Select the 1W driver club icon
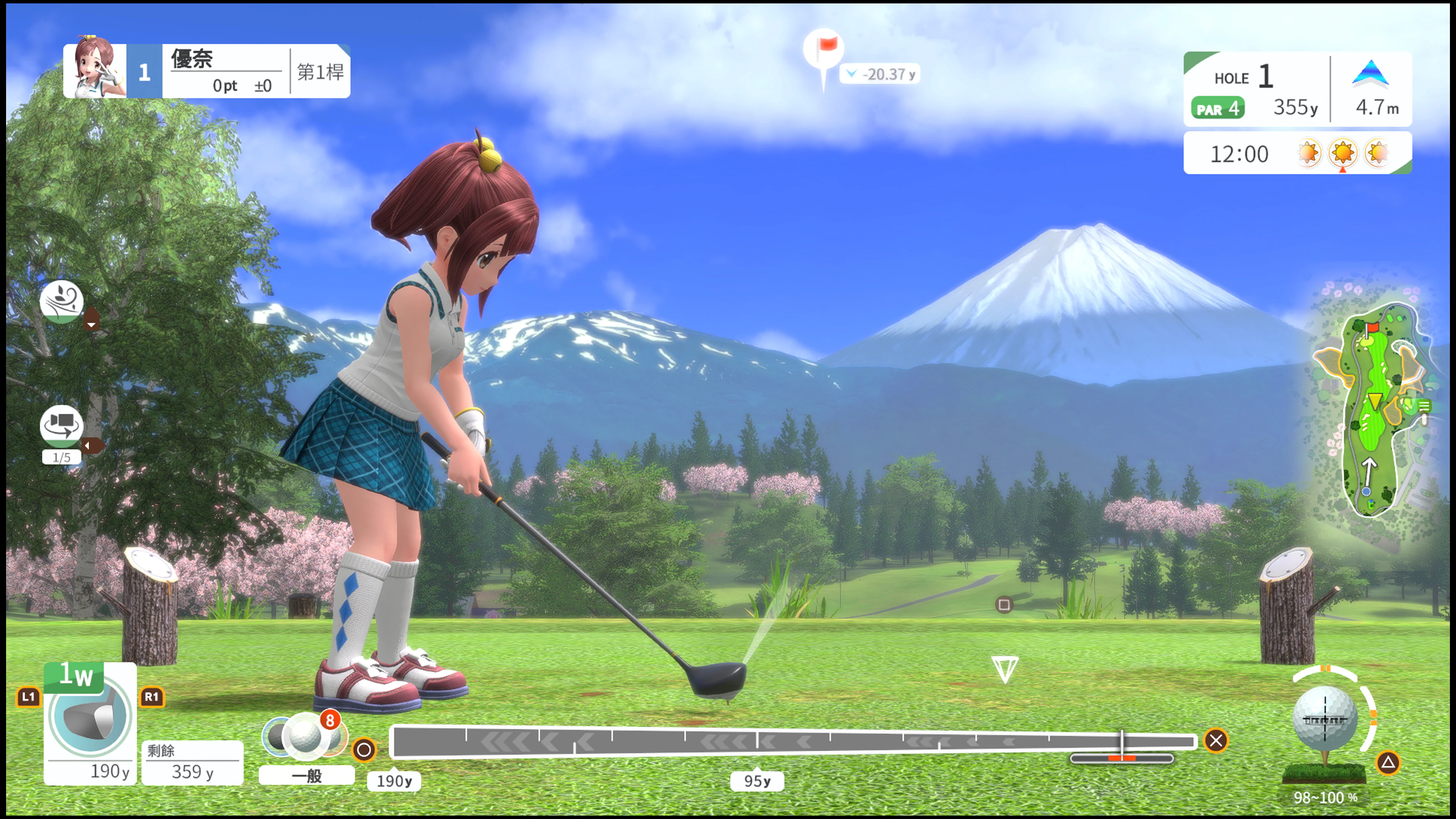Viewport: 1456px width, 819px height. 90,715
